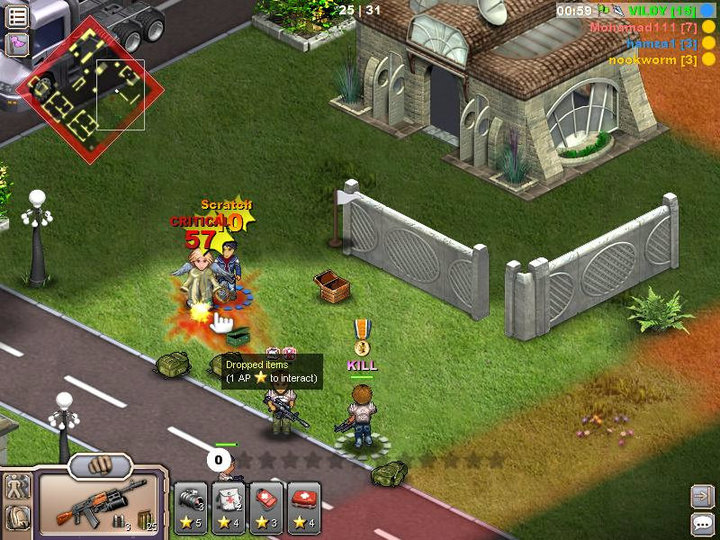The width and height of the screenshot is (720, 540).
Task: Open the backpack inventory button
Action: [17, 518]
